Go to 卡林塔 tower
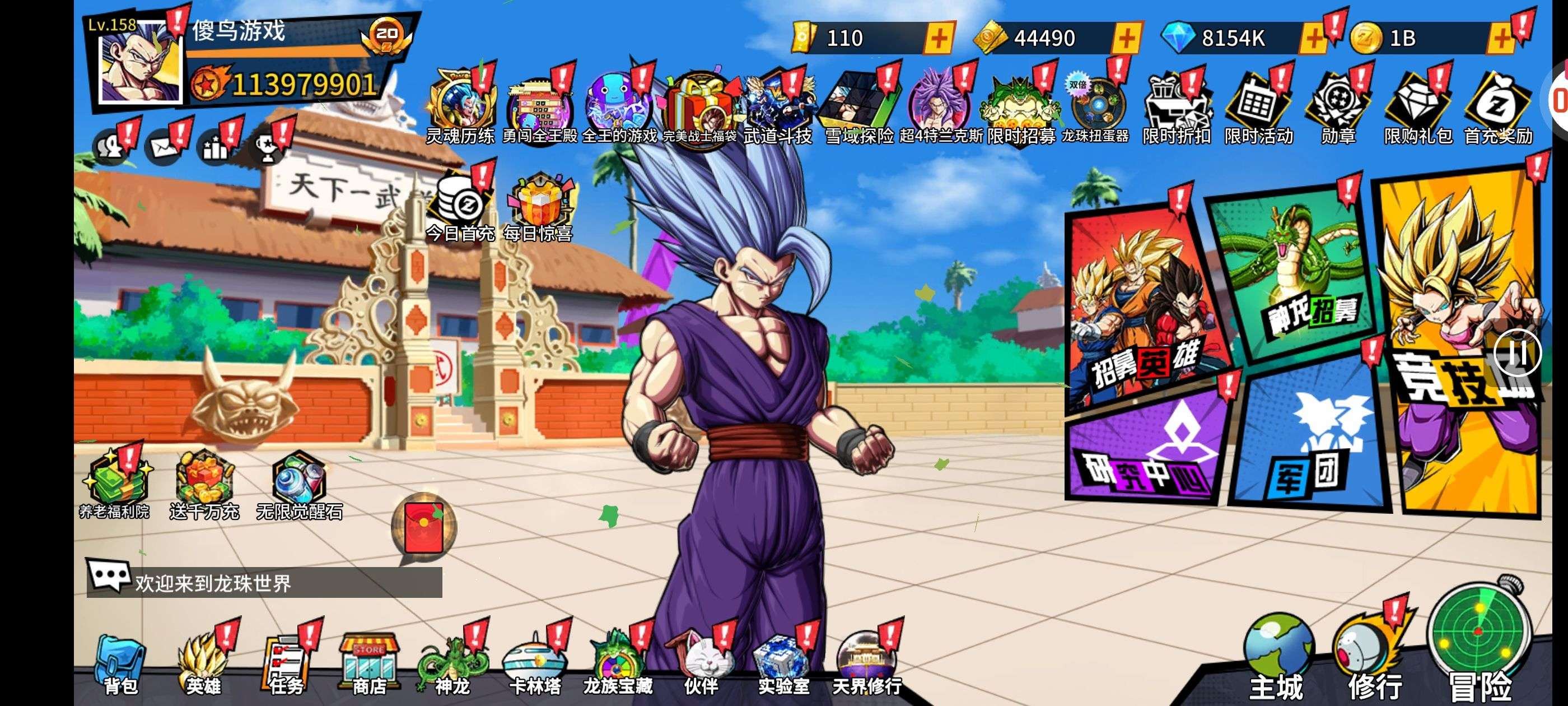 [535, 665]
